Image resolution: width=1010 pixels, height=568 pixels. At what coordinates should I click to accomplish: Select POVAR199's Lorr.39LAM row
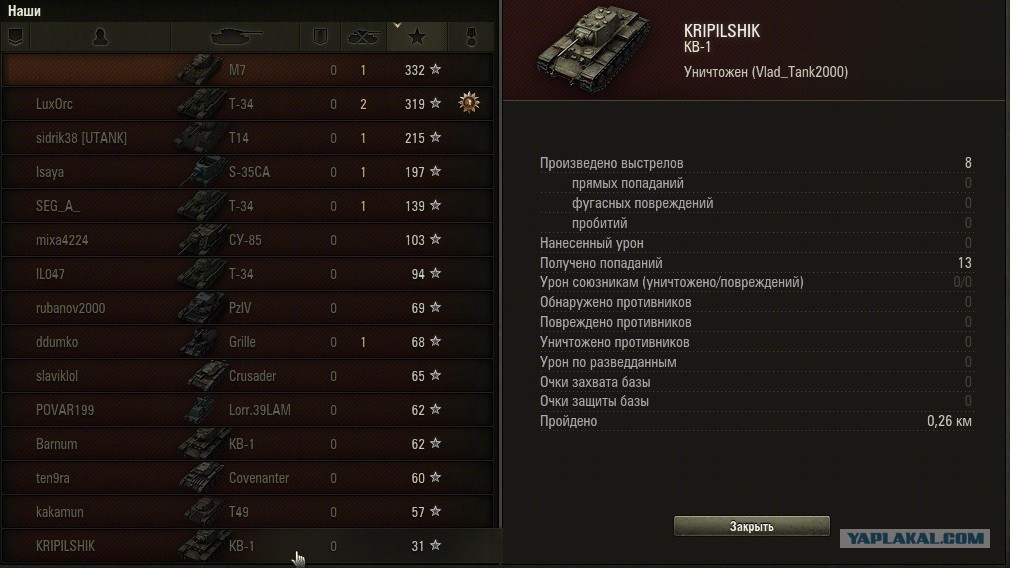[248, 410]
